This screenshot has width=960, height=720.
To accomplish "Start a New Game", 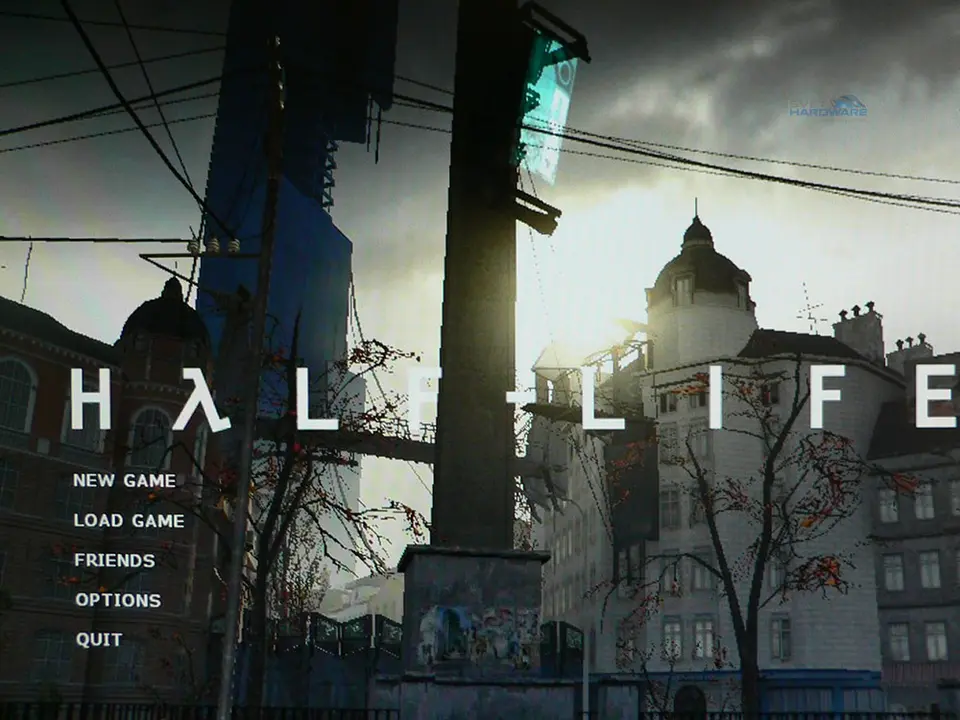I will pos(124,481).
